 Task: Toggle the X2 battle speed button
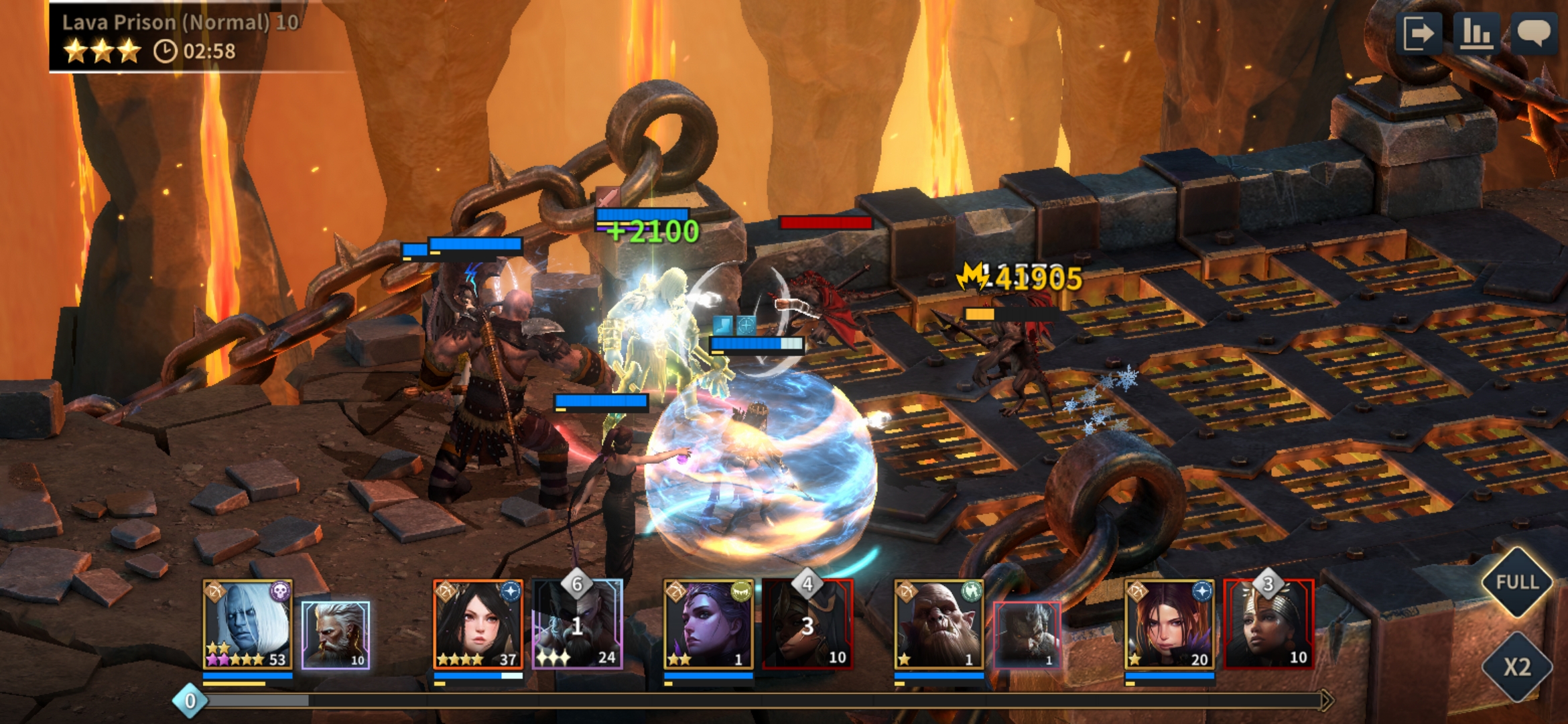(x=1516, y=666)
